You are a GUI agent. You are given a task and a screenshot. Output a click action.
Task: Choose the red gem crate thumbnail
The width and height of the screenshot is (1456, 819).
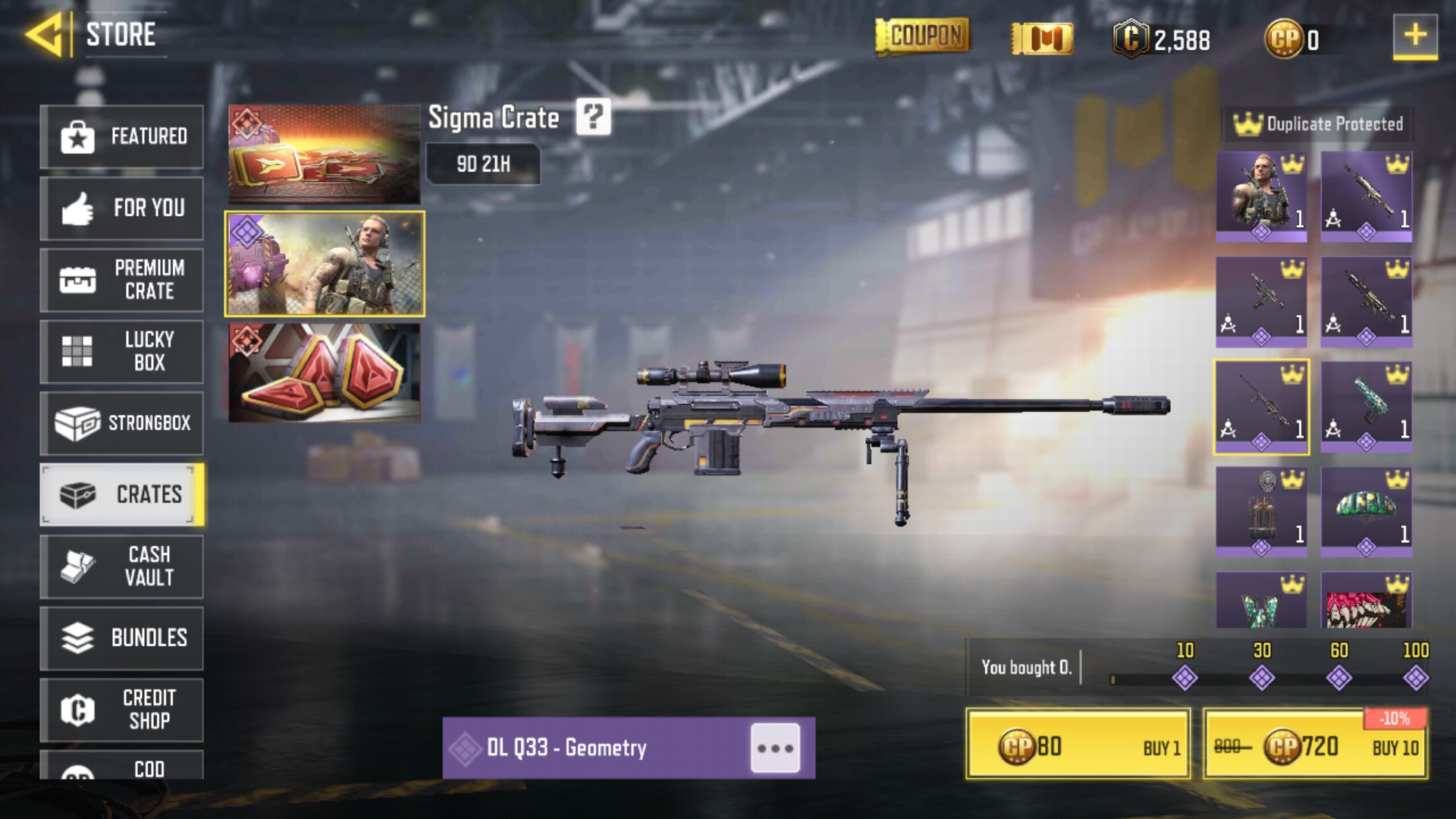point(325,372)
